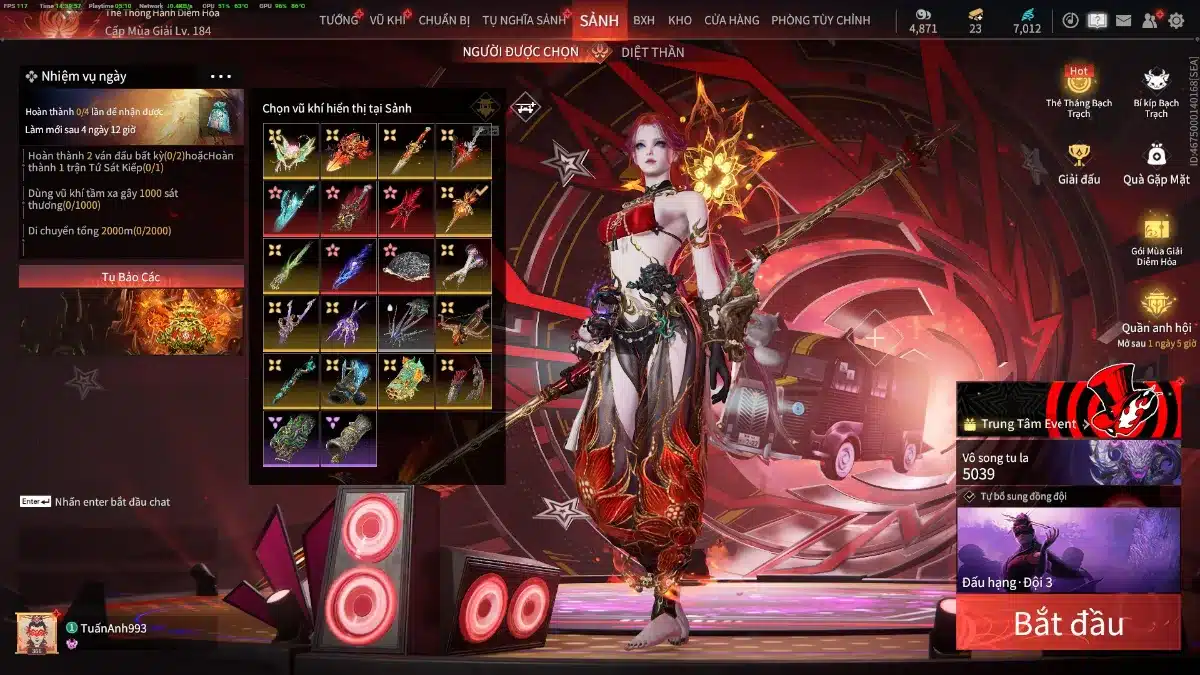The width and height of the screenshot is (1200, 675).
Task: Open the CHUẨN BỊ tab
Action: point(444,20)
